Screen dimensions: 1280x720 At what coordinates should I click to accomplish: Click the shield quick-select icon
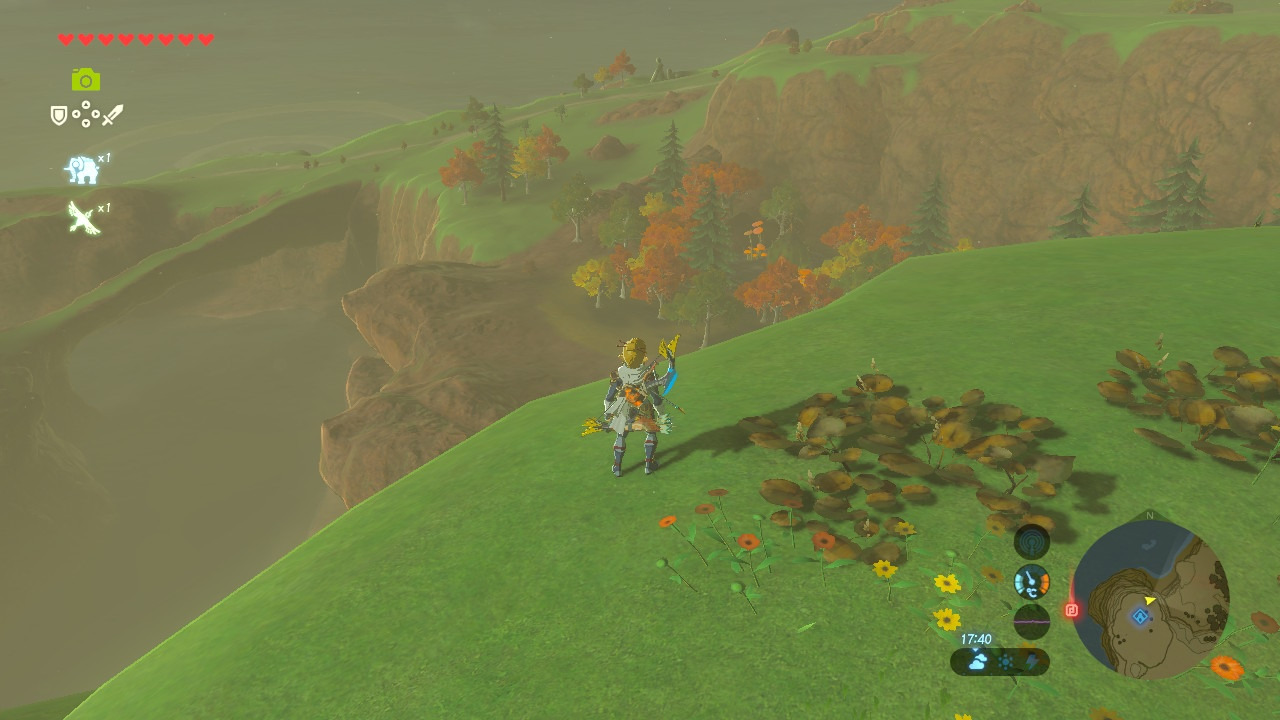pos(59,116)
